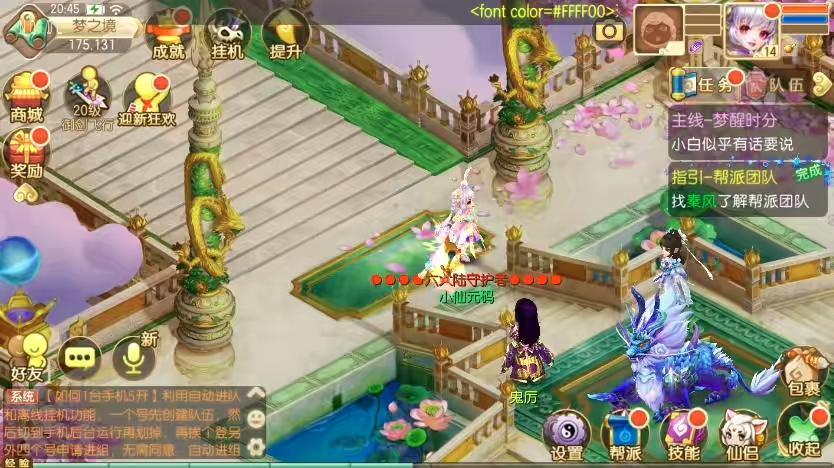Open the 帮派 guild panel
834x468 pixels.
tap(625, 434)
